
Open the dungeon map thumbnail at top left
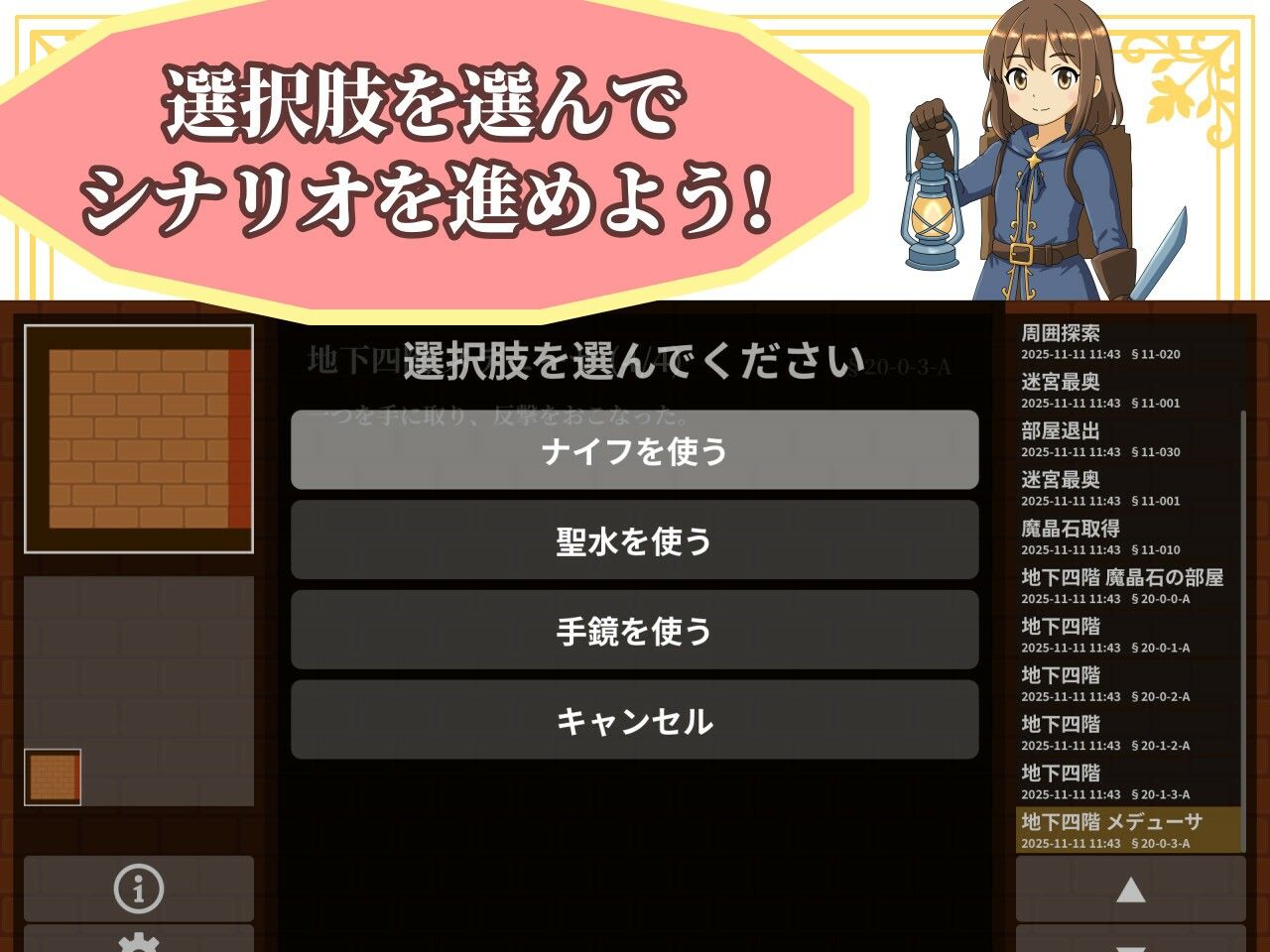point(139,439)
